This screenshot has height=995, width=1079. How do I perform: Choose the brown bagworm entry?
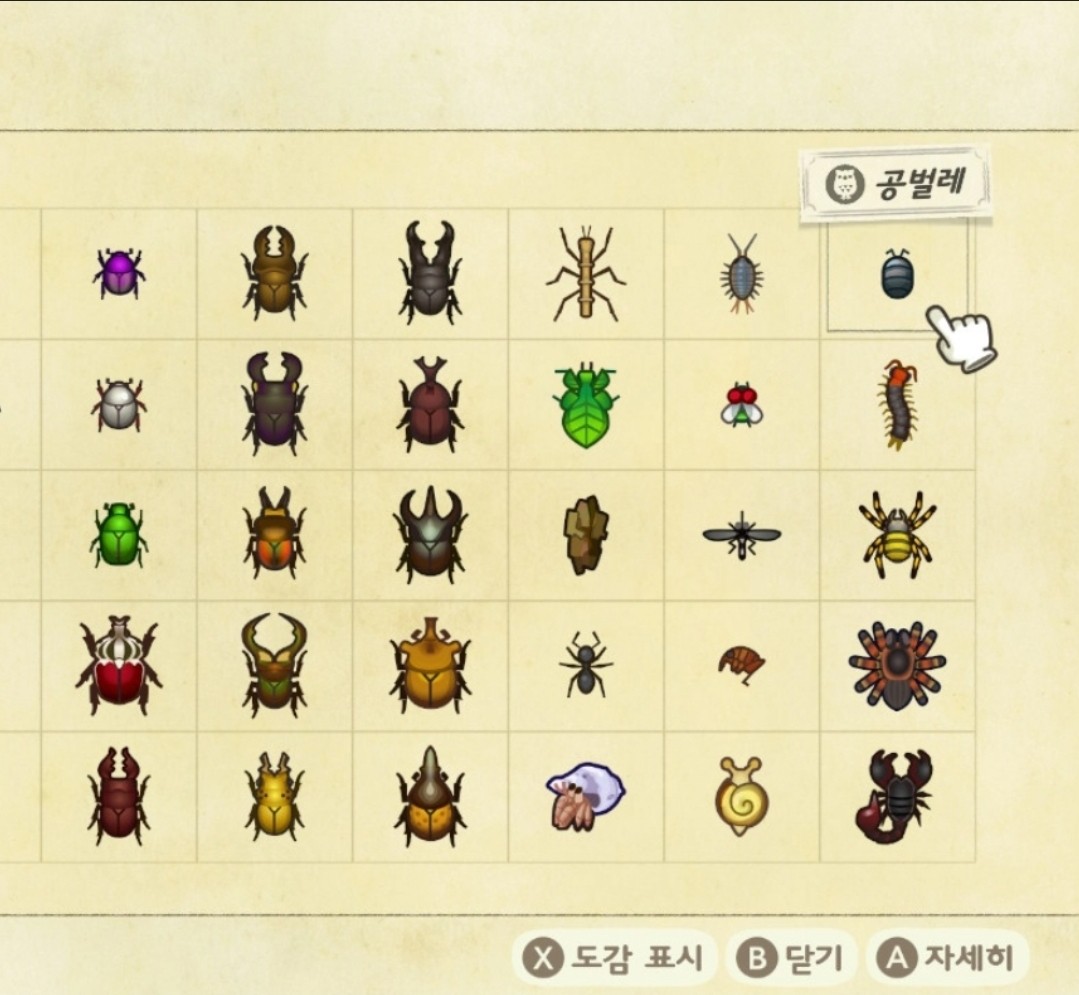[x=585, y=534]
